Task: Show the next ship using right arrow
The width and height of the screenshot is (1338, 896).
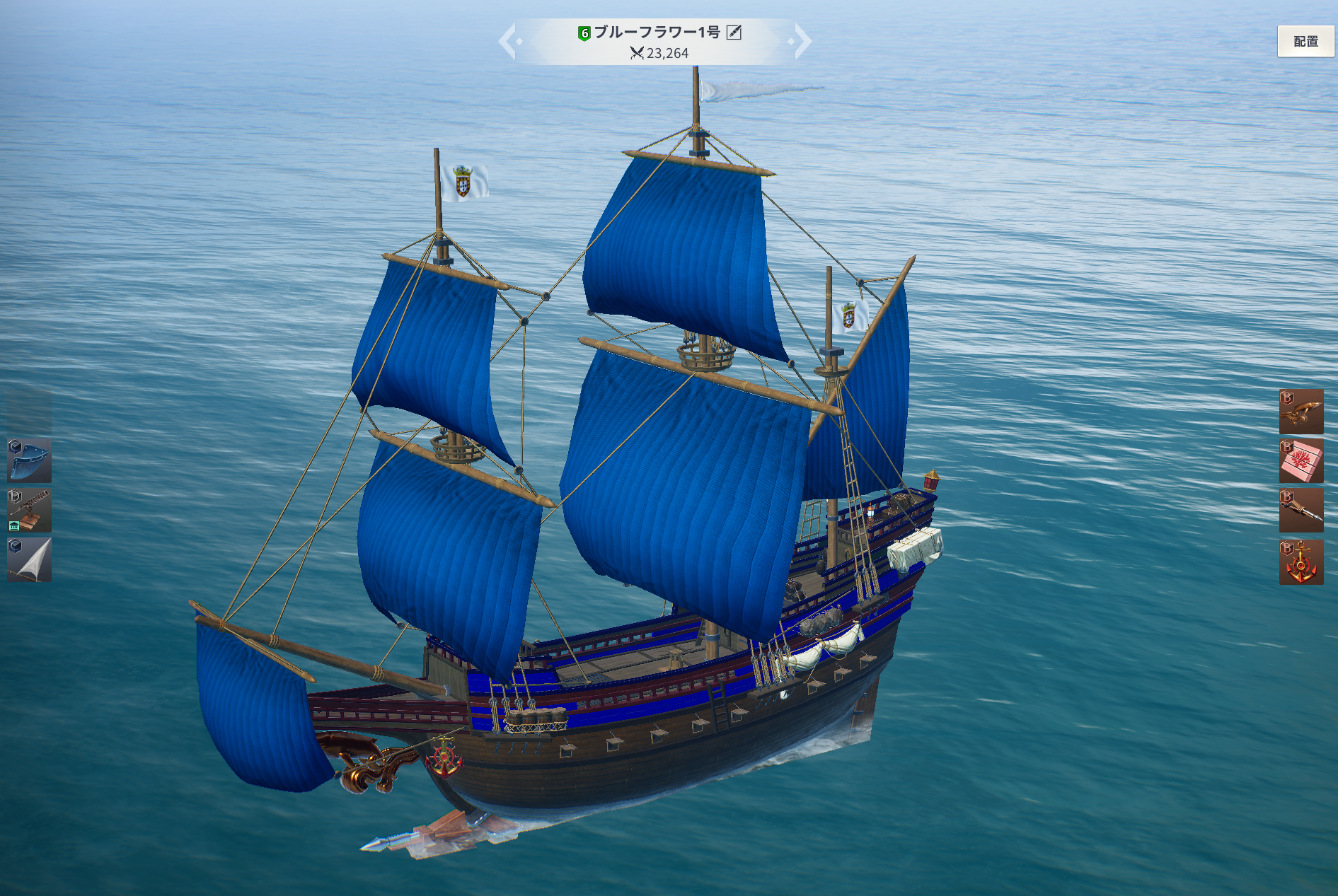Action: 802,41
